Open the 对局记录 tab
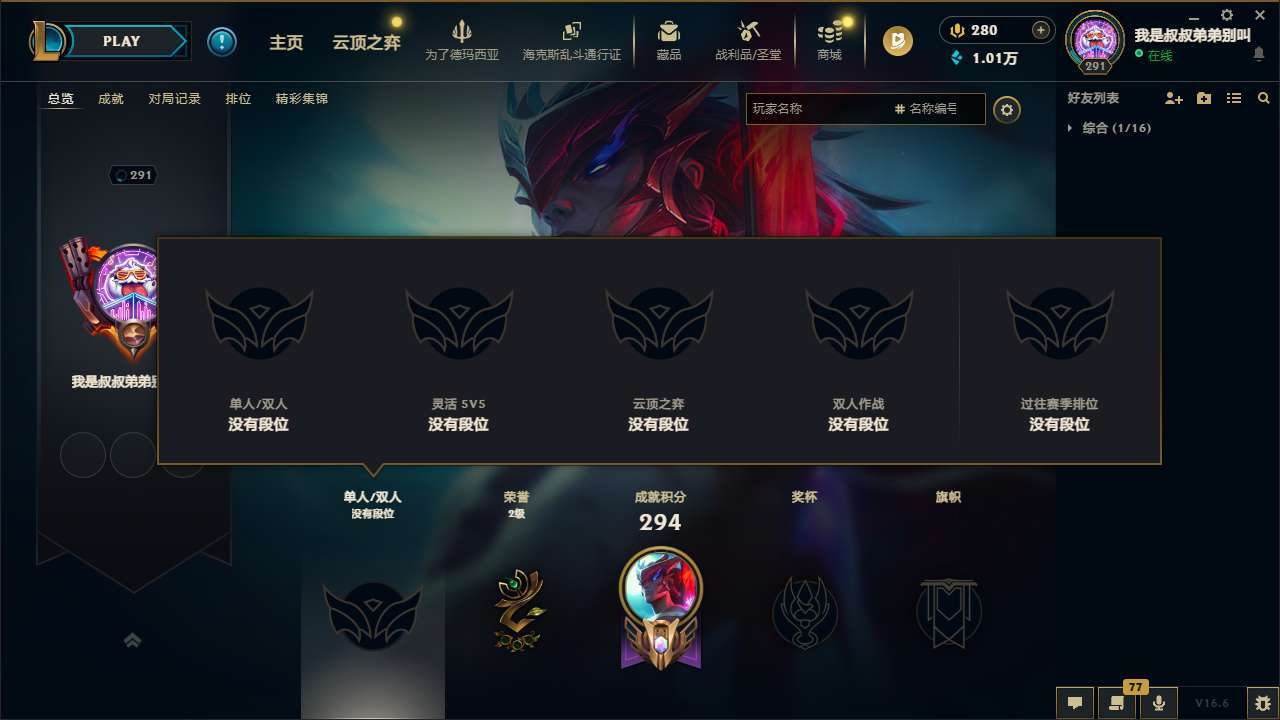The image size is (1280, 720). 175,98
